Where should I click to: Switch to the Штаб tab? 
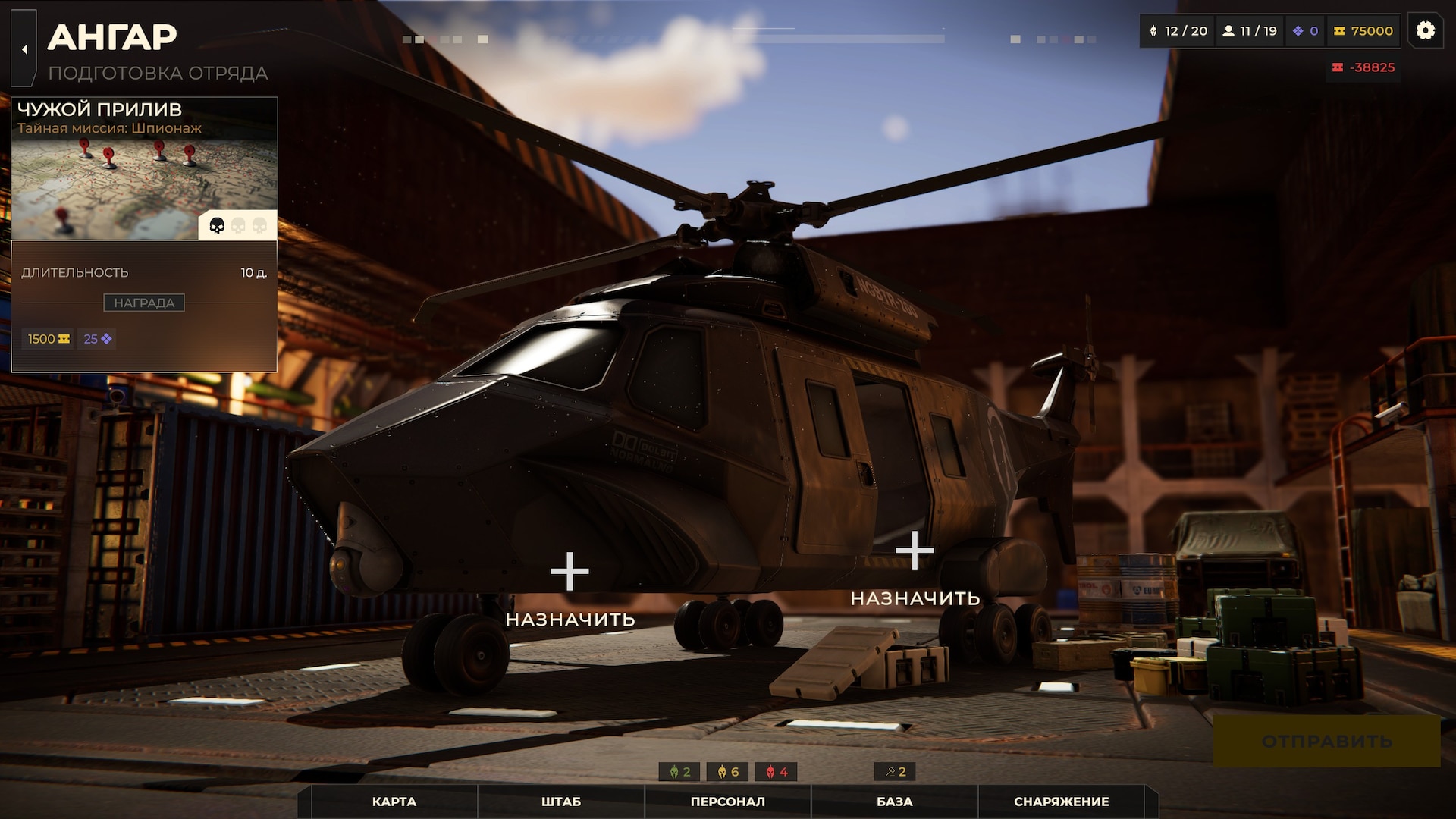[561, 802]
